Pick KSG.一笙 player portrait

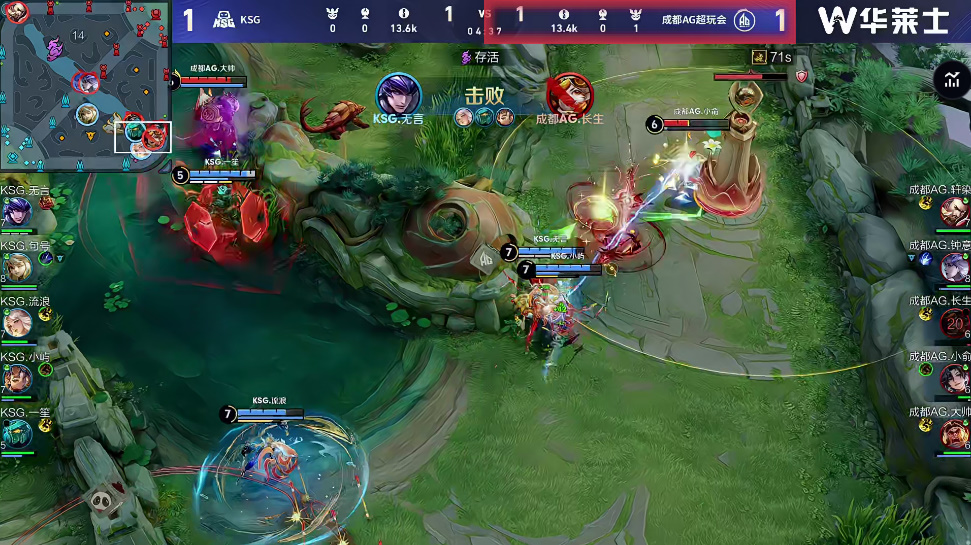point(17,434)
